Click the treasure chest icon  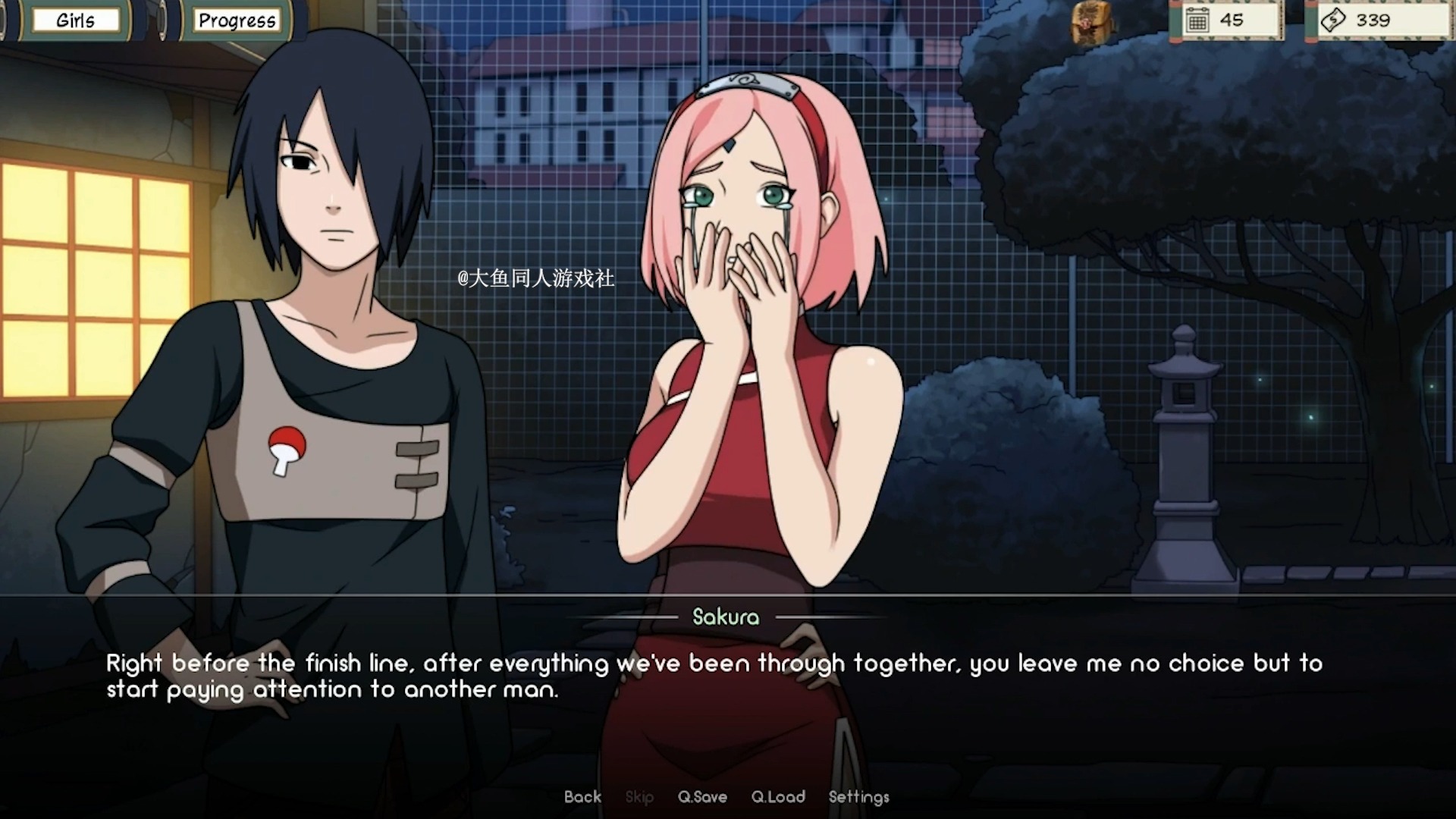(x=1091, y=23)
